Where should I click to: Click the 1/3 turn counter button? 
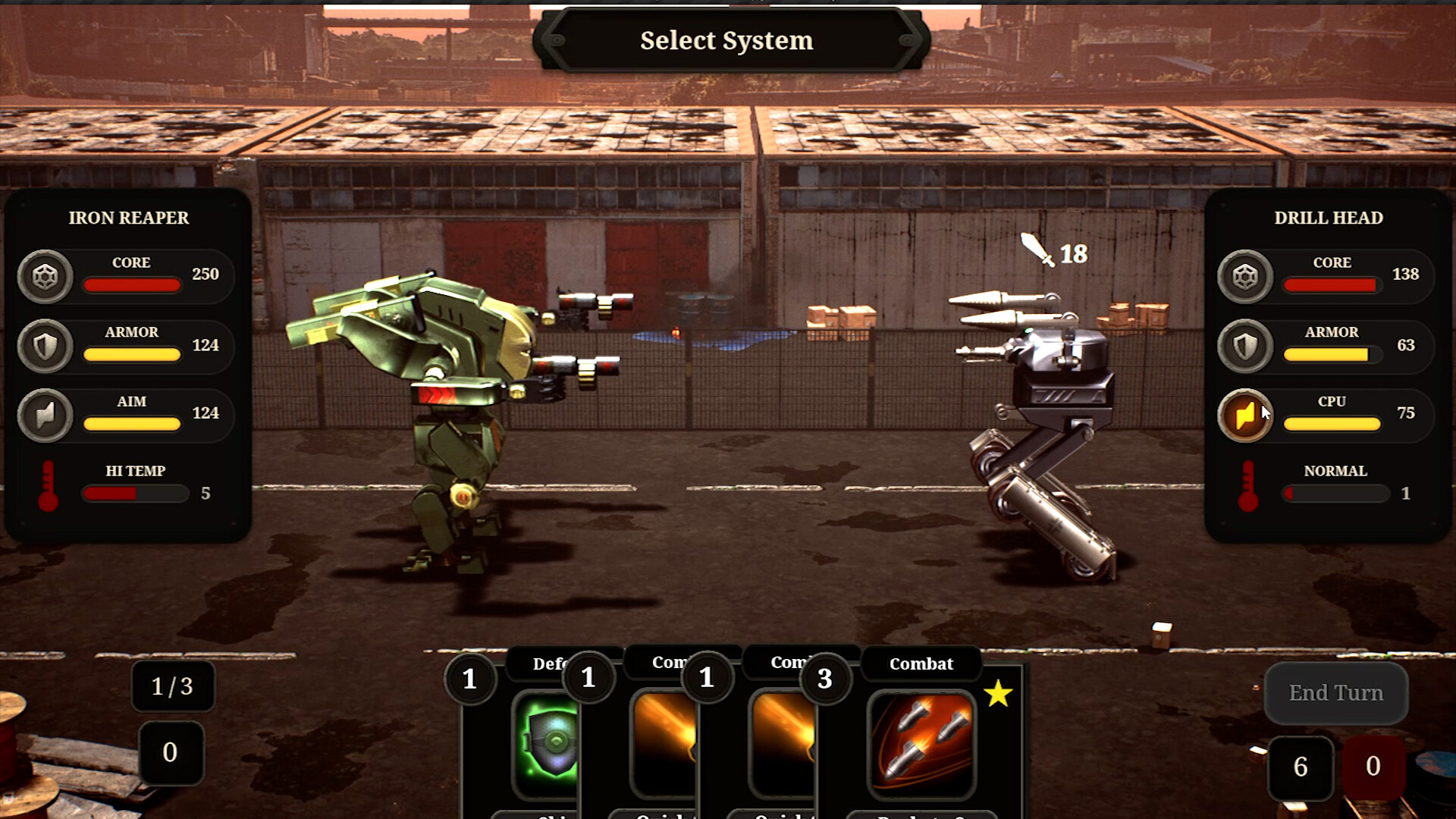pos(172,687)
